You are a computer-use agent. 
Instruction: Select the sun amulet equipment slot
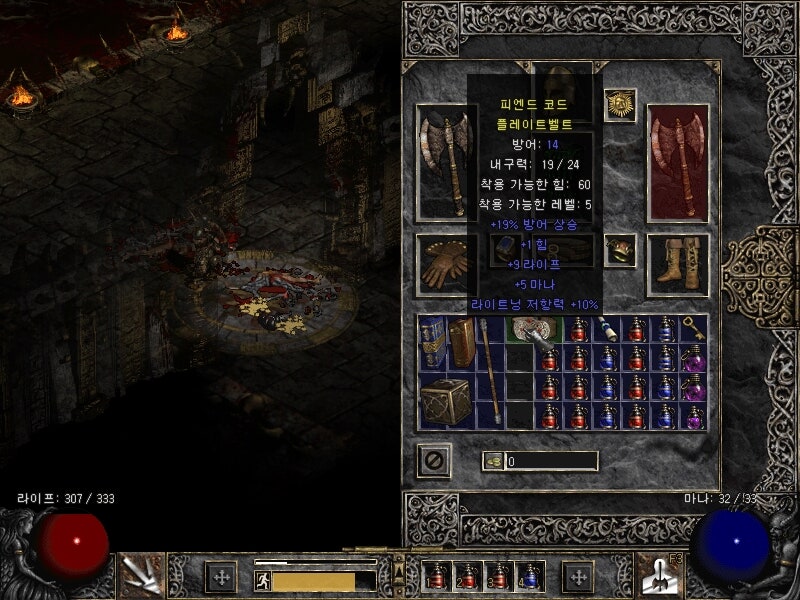pos(620,104)
